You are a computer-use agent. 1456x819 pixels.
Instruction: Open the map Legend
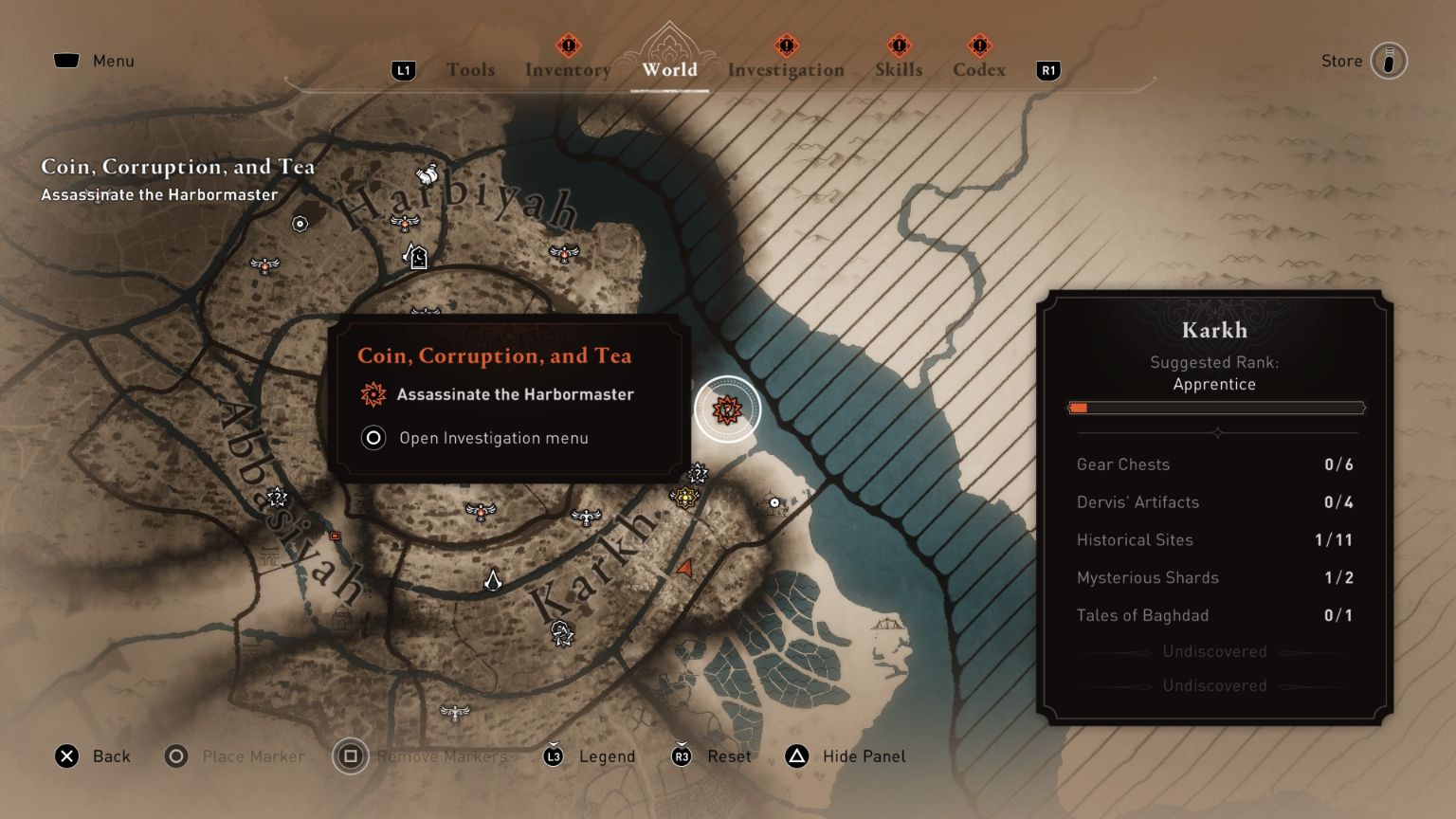click(607, 756)
